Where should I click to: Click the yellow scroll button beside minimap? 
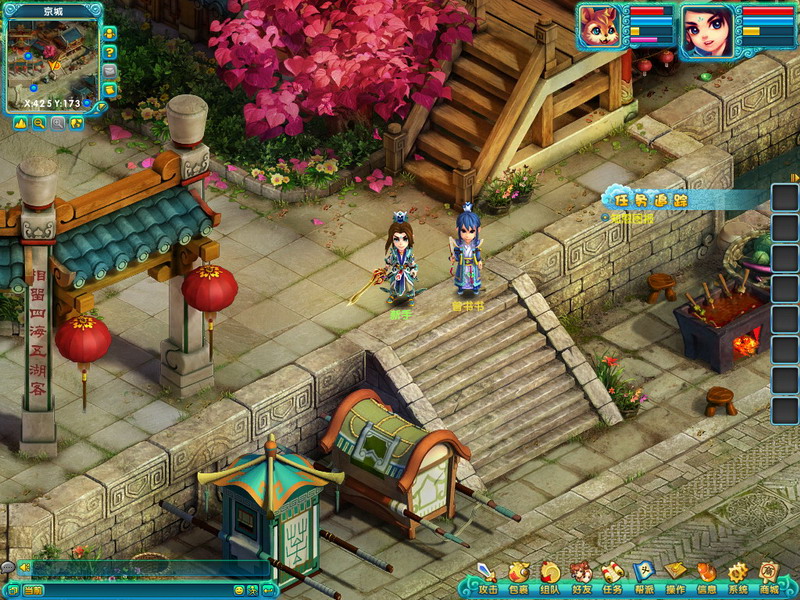click(110, 91)
